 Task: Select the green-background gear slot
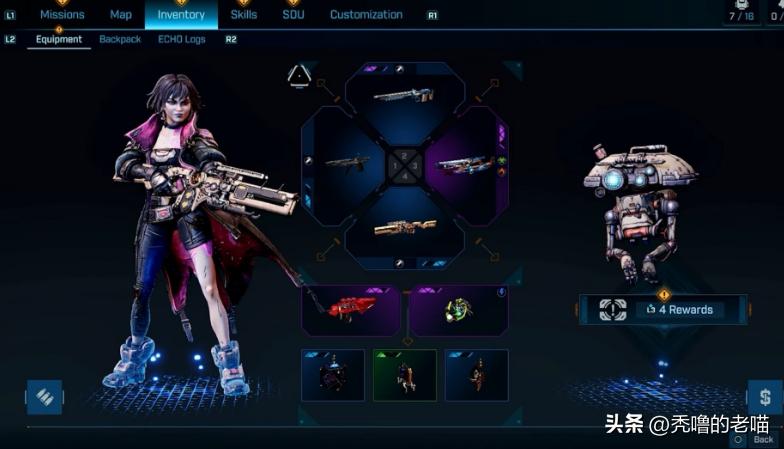[405, 375]
